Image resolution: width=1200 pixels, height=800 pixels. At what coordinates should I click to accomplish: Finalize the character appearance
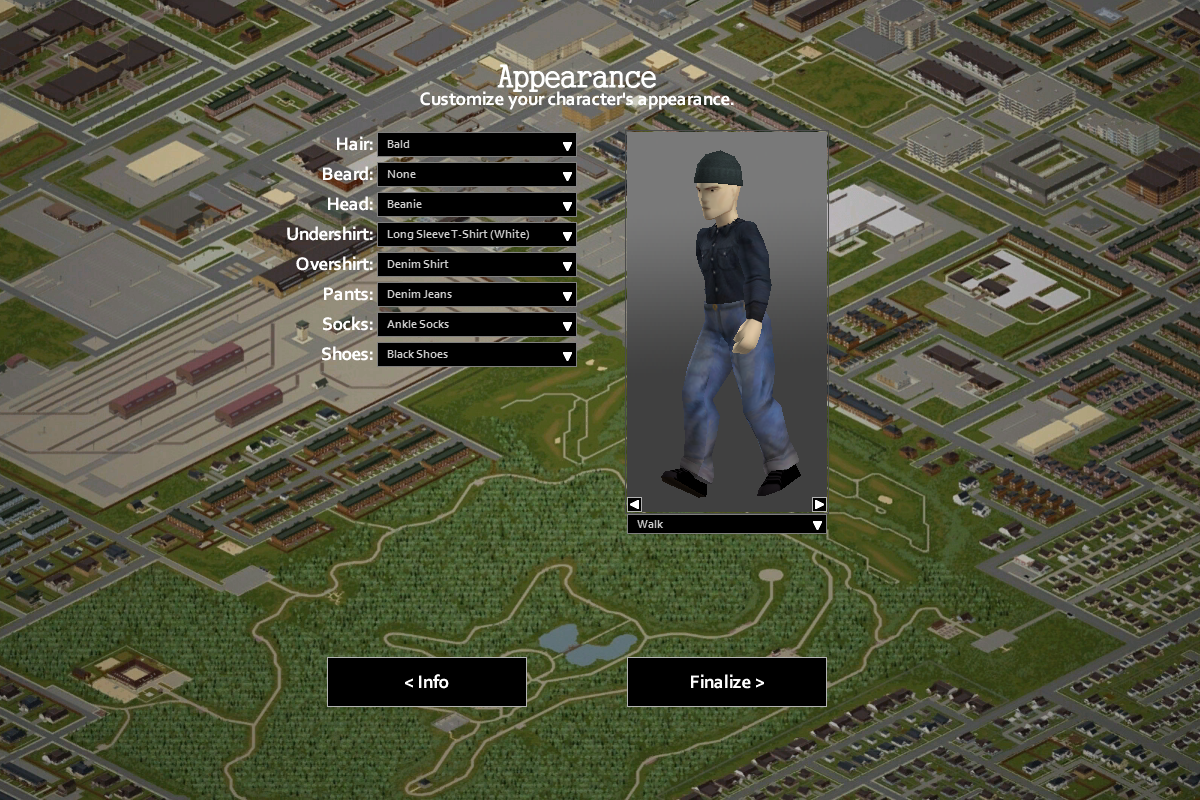[727, 682]
